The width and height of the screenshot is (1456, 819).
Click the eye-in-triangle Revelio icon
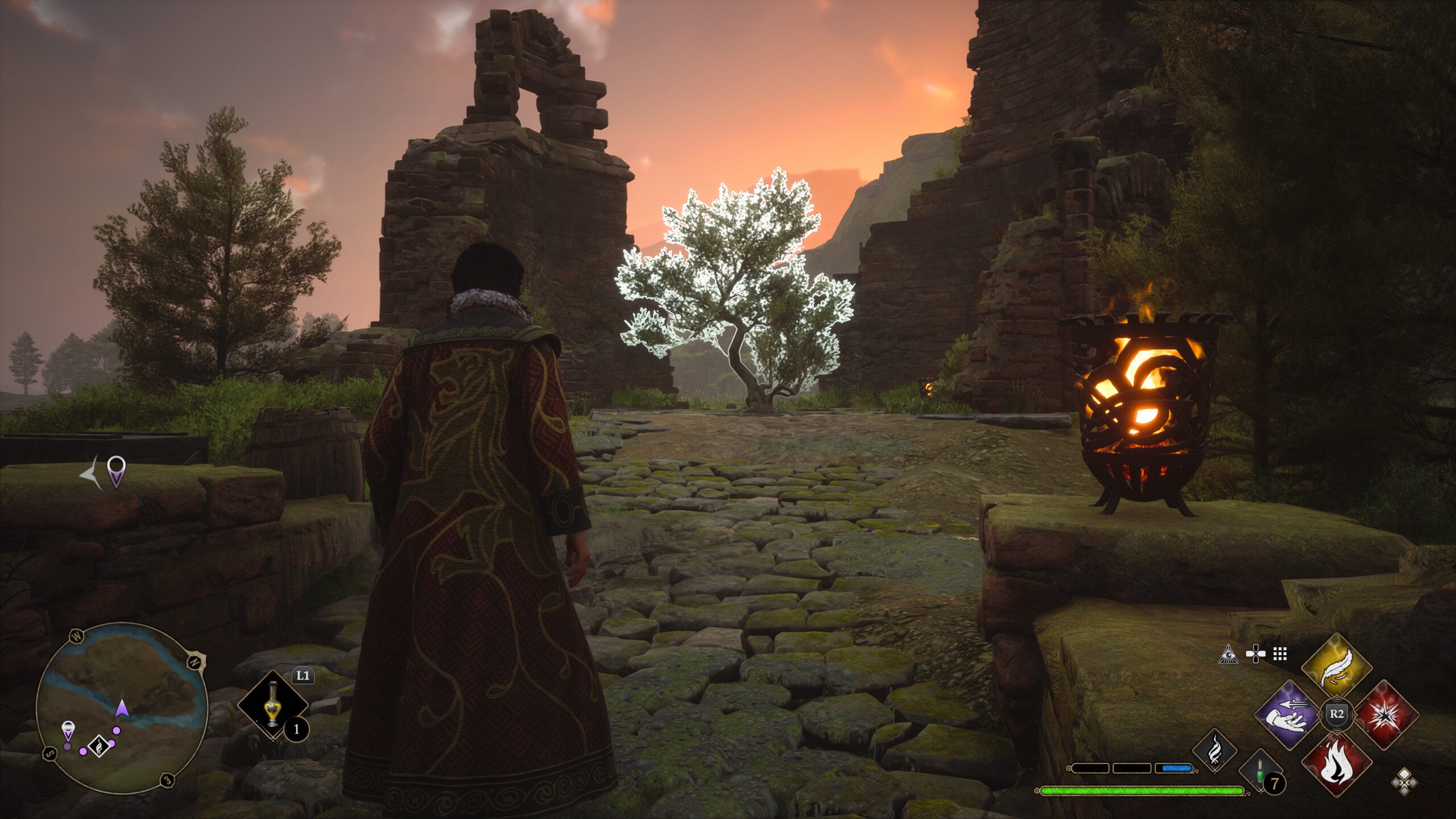(1228, 655)
